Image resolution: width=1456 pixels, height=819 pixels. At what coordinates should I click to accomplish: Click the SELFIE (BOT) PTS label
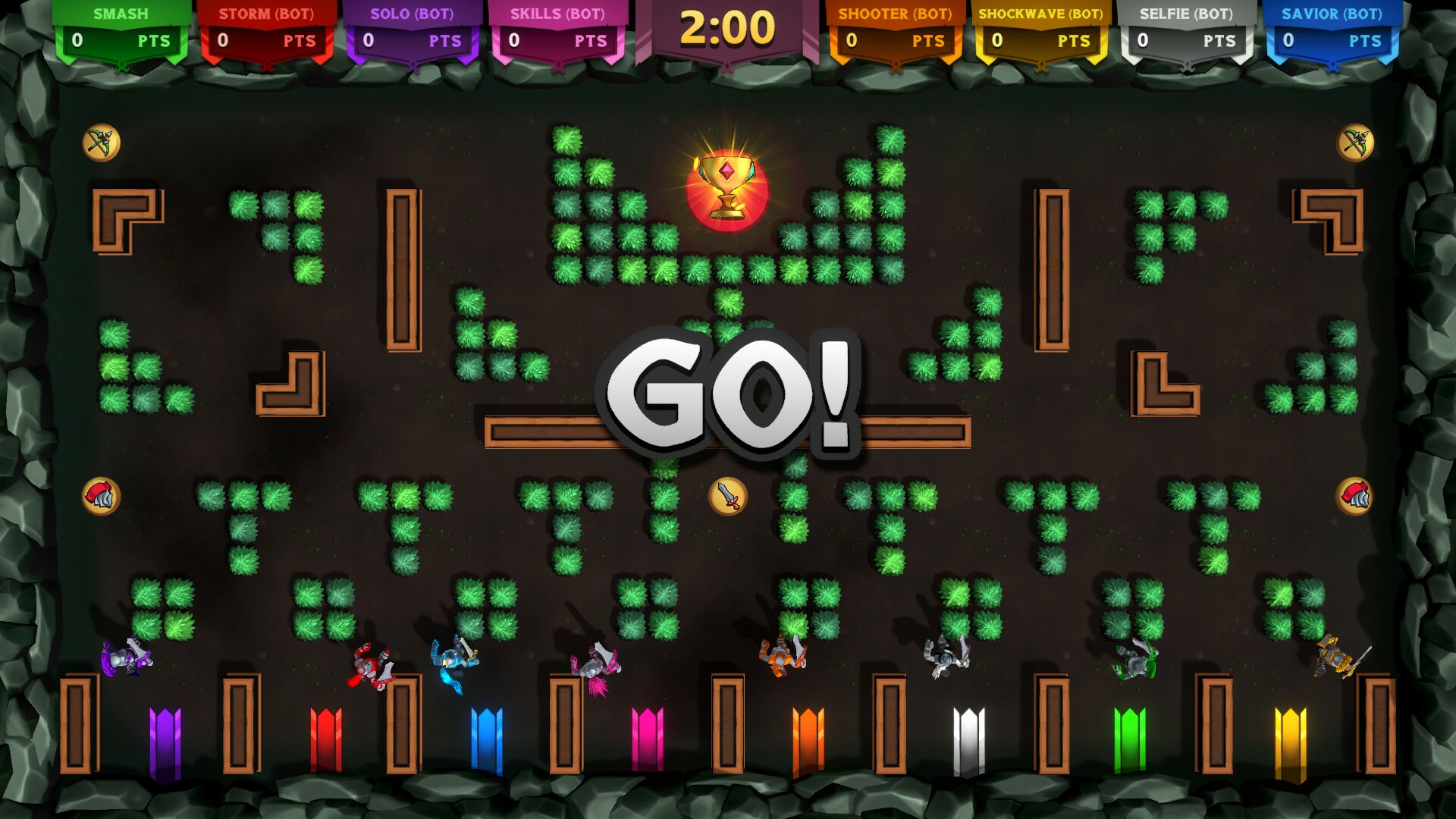[x=1220, y=42]
